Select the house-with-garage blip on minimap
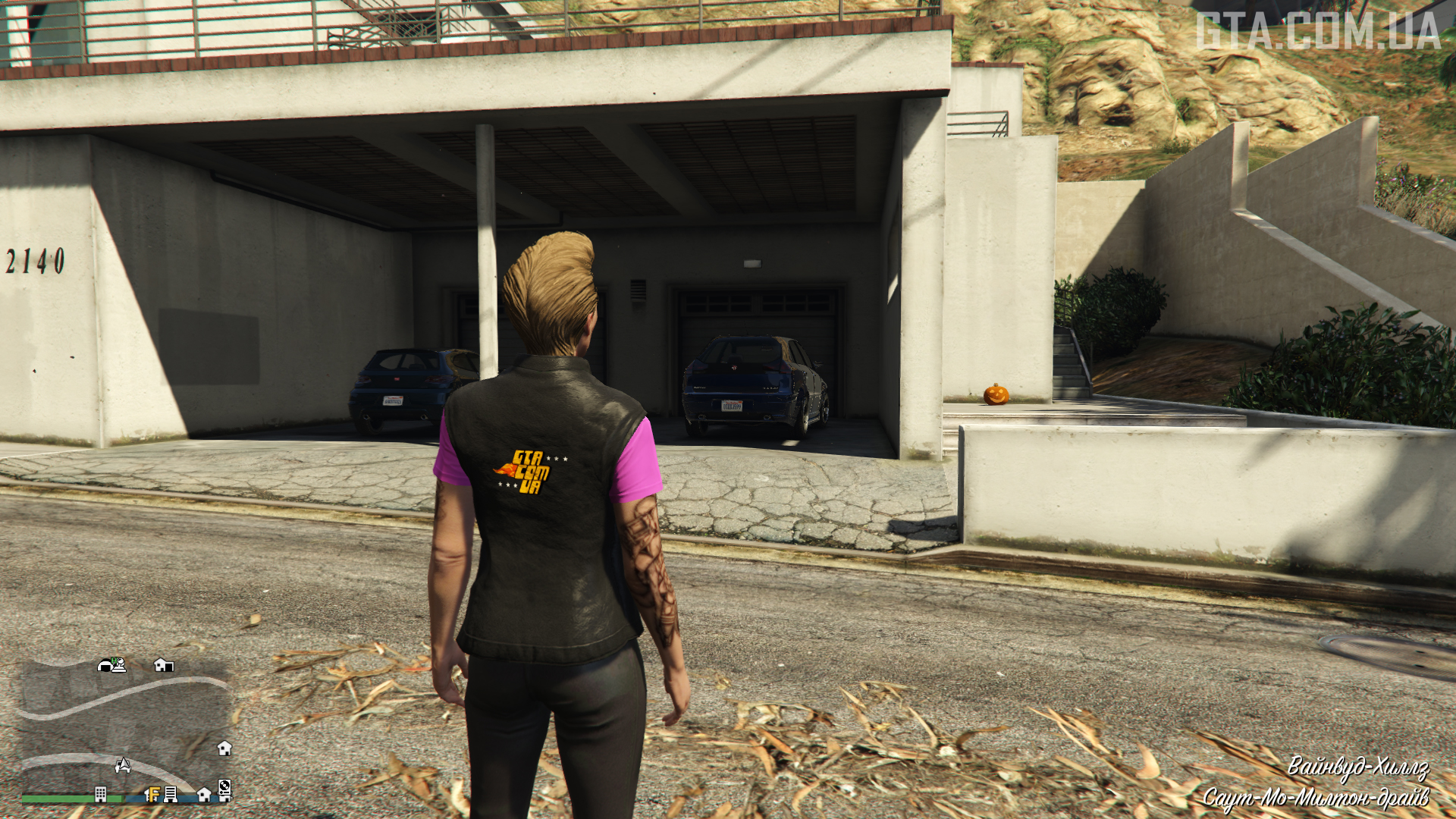The width and height of the screenshot is (1456, 819). tap(164, 665)
